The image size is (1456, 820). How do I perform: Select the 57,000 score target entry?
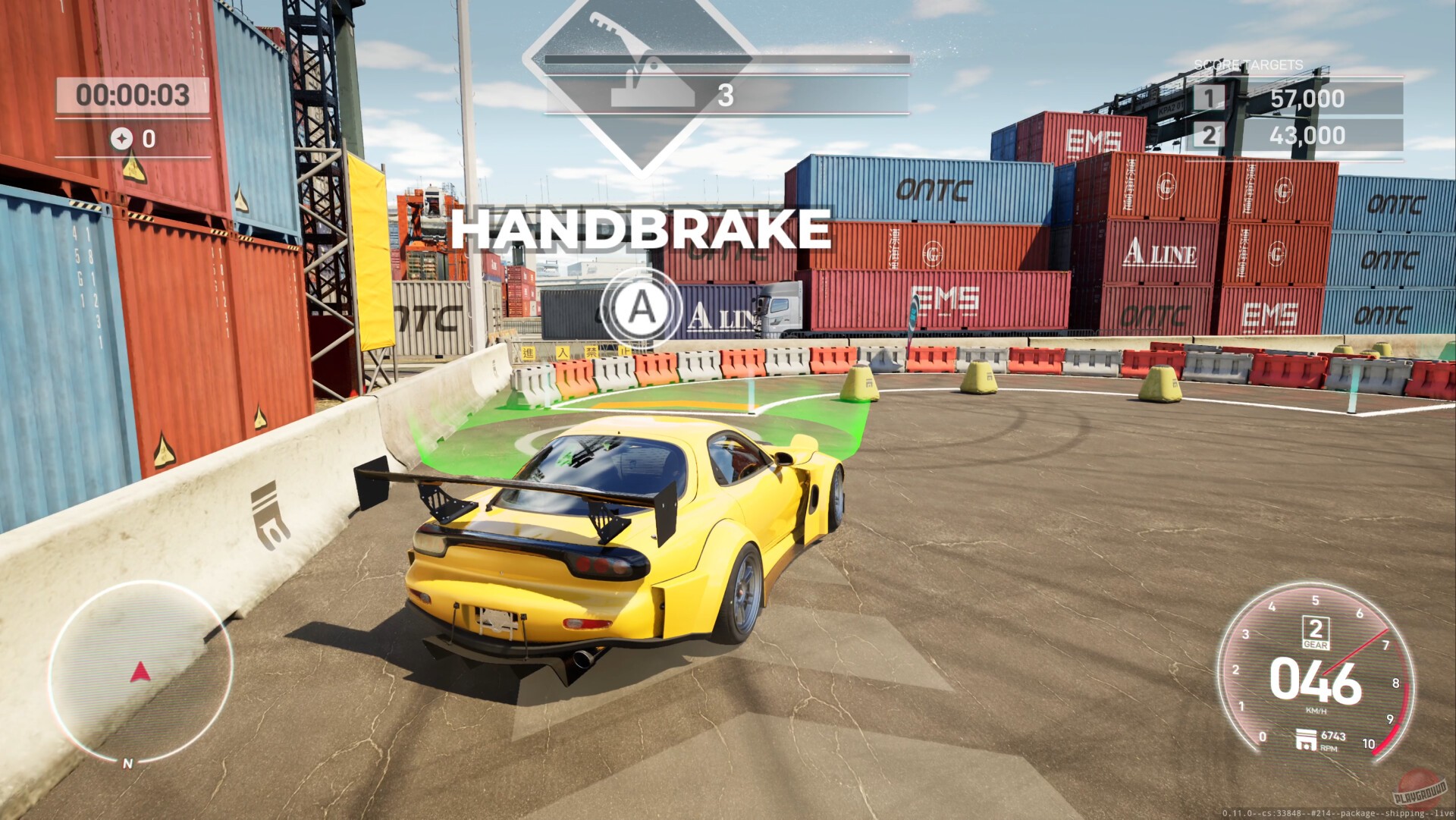click(x=1307, y=99)
